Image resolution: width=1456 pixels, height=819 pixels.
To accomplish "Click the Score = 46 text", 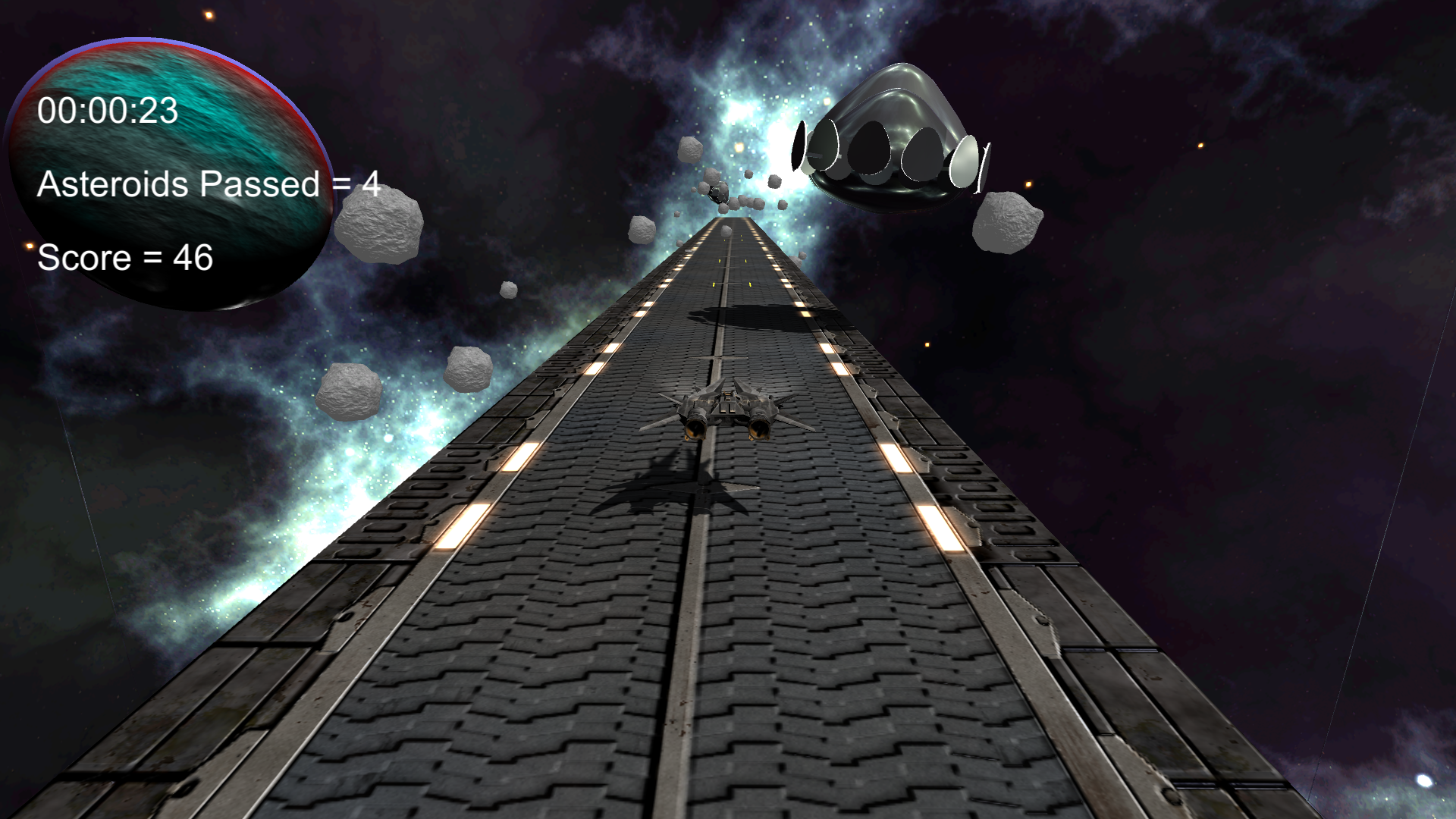I will [125, 259].
